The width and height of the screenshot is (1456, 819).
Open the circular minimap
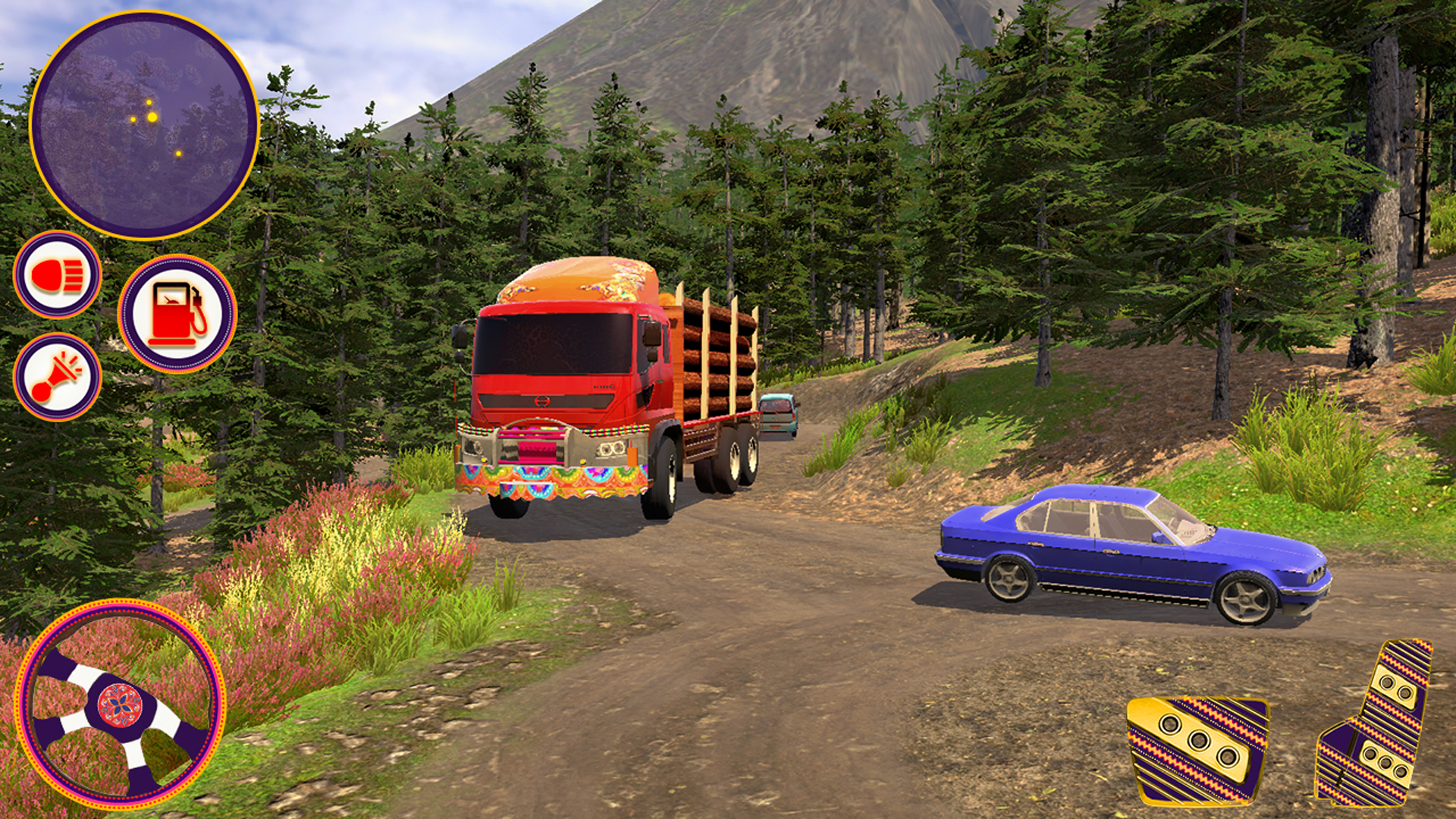click(144, 125)
